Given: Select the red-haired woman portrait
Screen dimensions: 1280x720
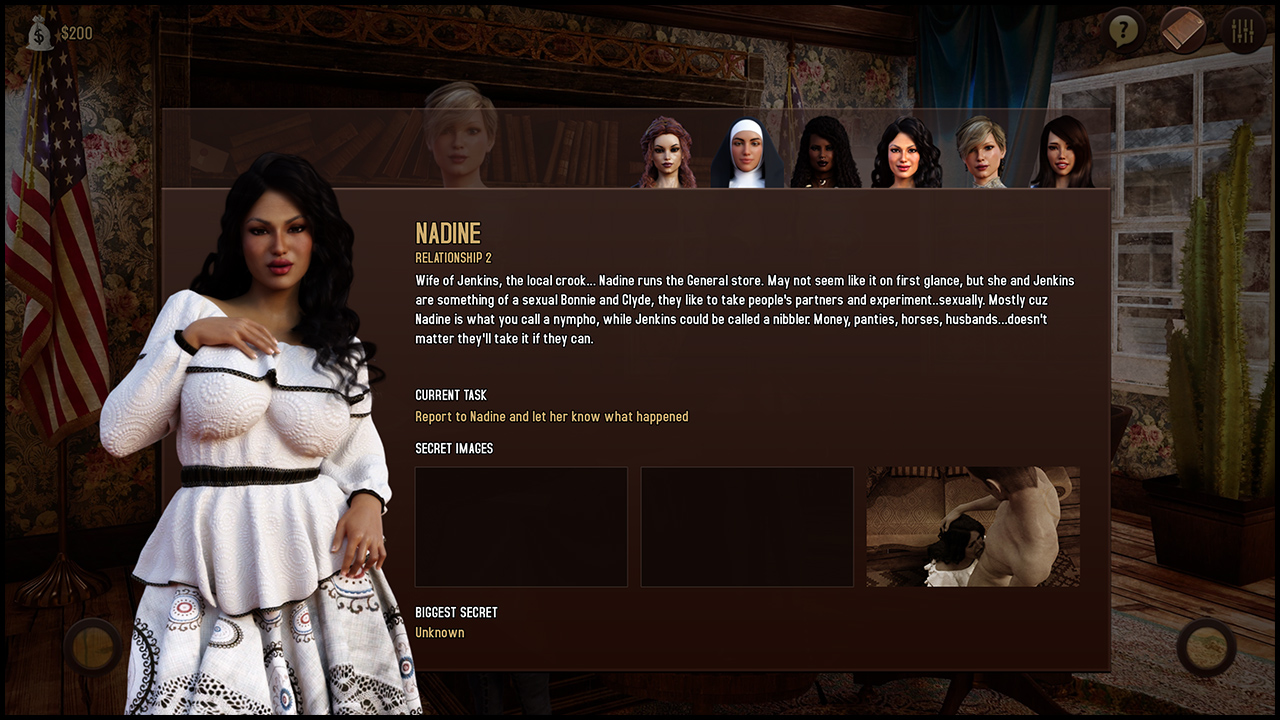Looking at the screenshot, I should click(666, 153).
